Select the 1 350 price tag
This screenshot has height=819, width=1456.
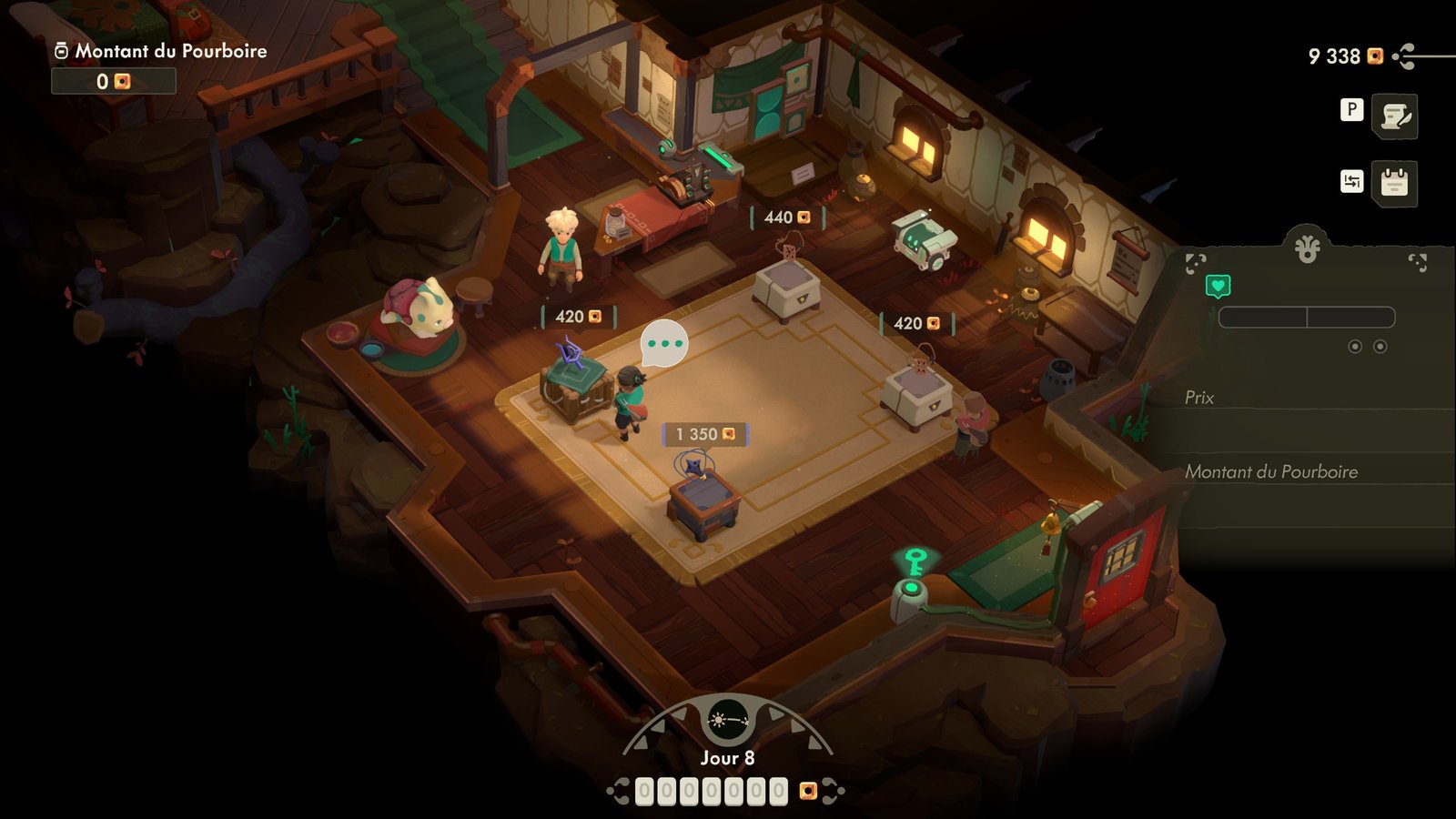[705, 434]
